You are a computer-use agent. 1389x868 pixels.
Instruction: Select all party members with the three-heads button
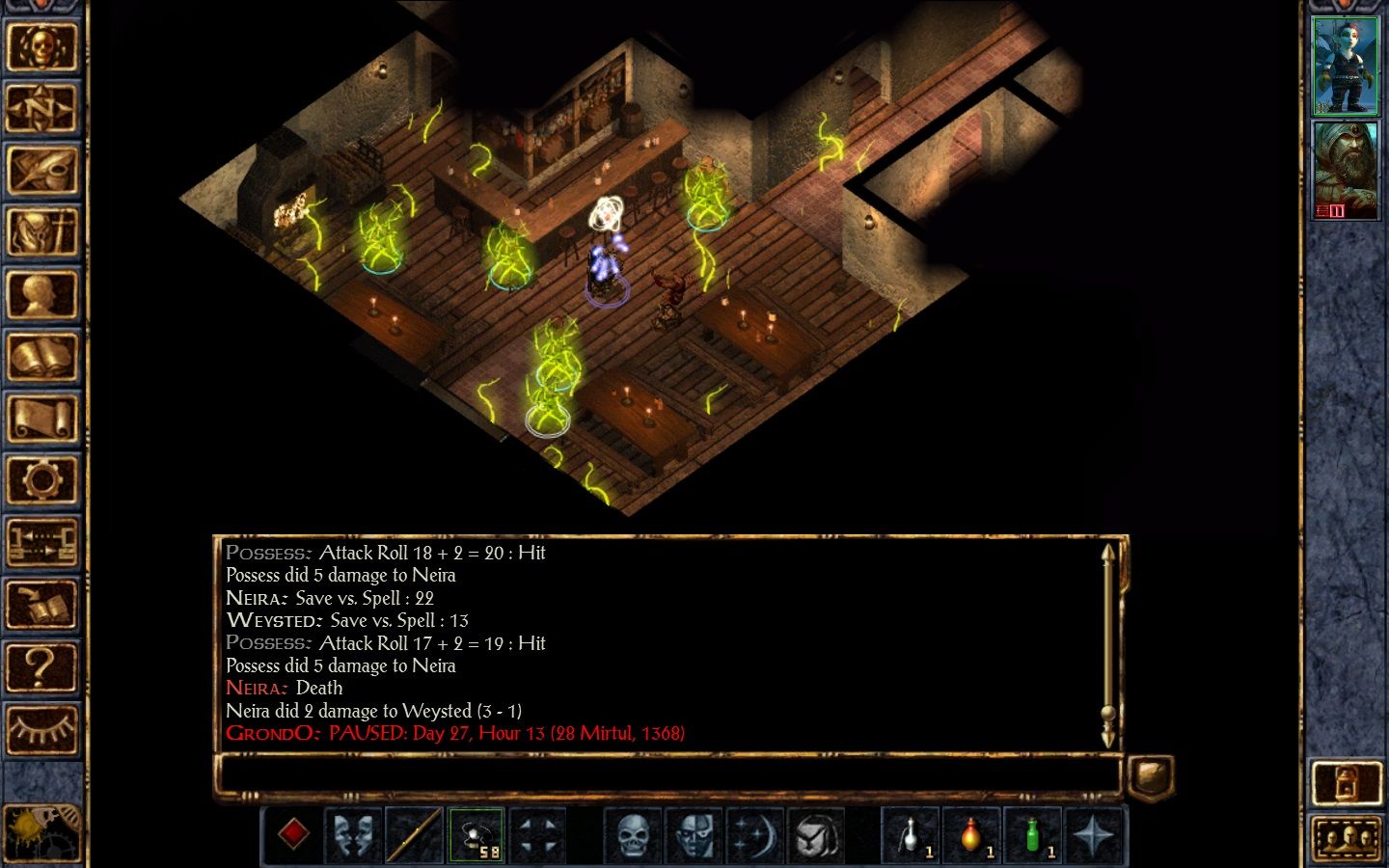1346,840
